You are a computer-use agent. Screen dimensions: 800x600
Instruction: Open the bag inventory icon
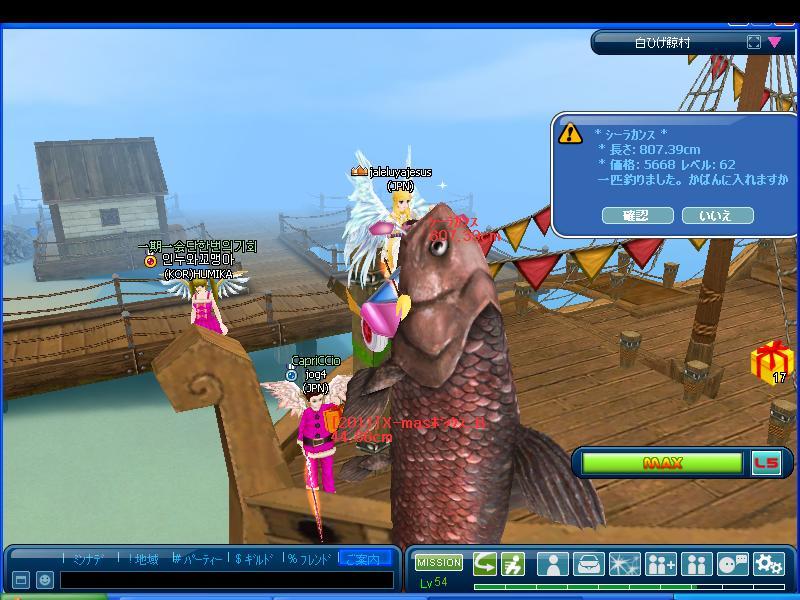pyautogui.click(x=589, y=564)
